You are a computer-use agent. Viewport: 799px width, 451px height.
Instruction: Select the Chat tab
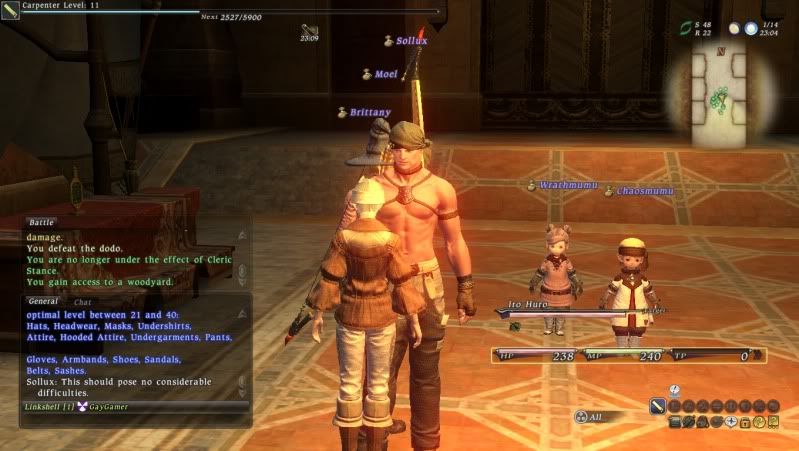point(82,301)
